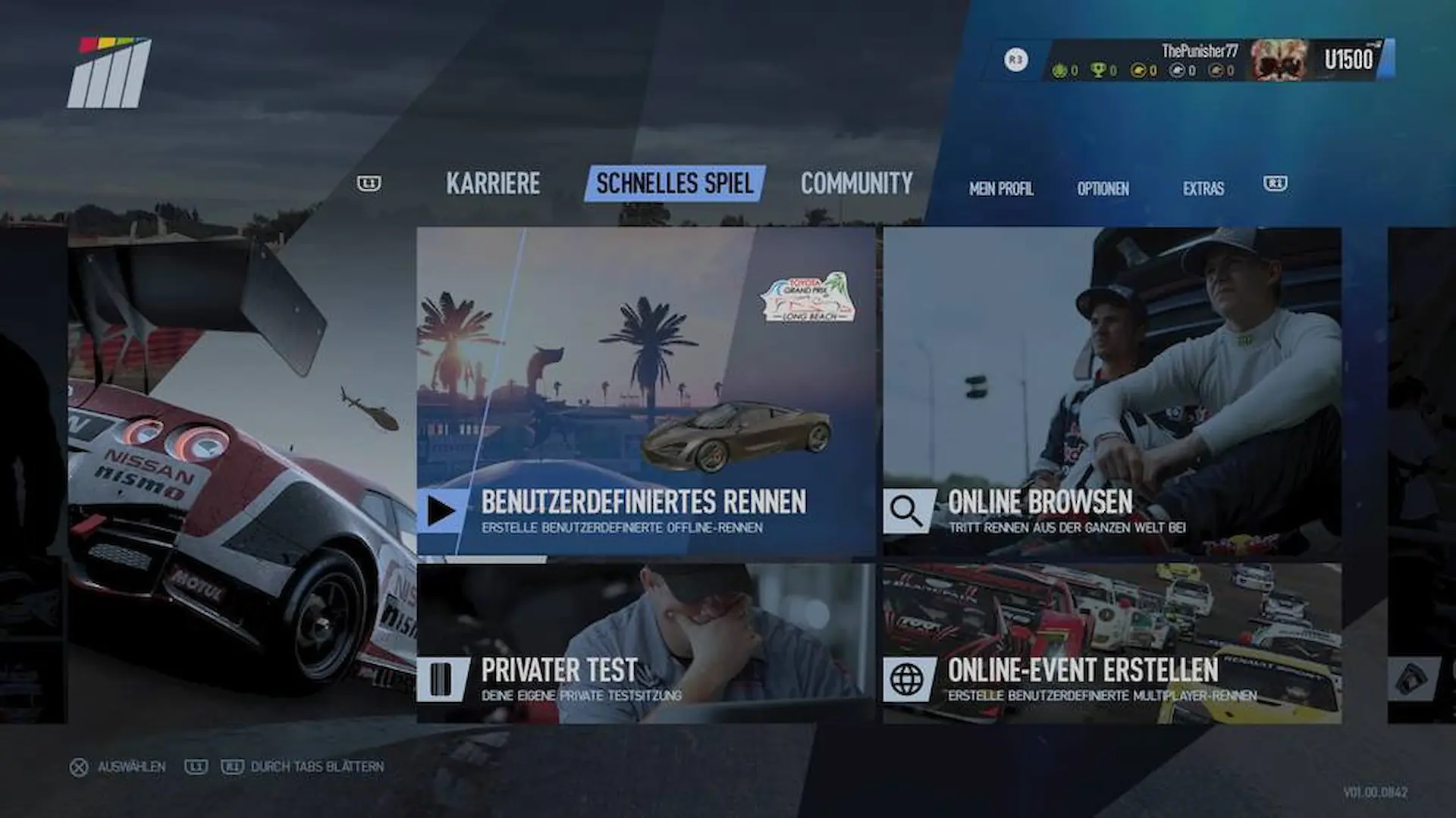Image resolution: width=1456 pixels, height=818 pixels.
Task: Select the Schnelles Spiel tab
Action: (674, 183)
